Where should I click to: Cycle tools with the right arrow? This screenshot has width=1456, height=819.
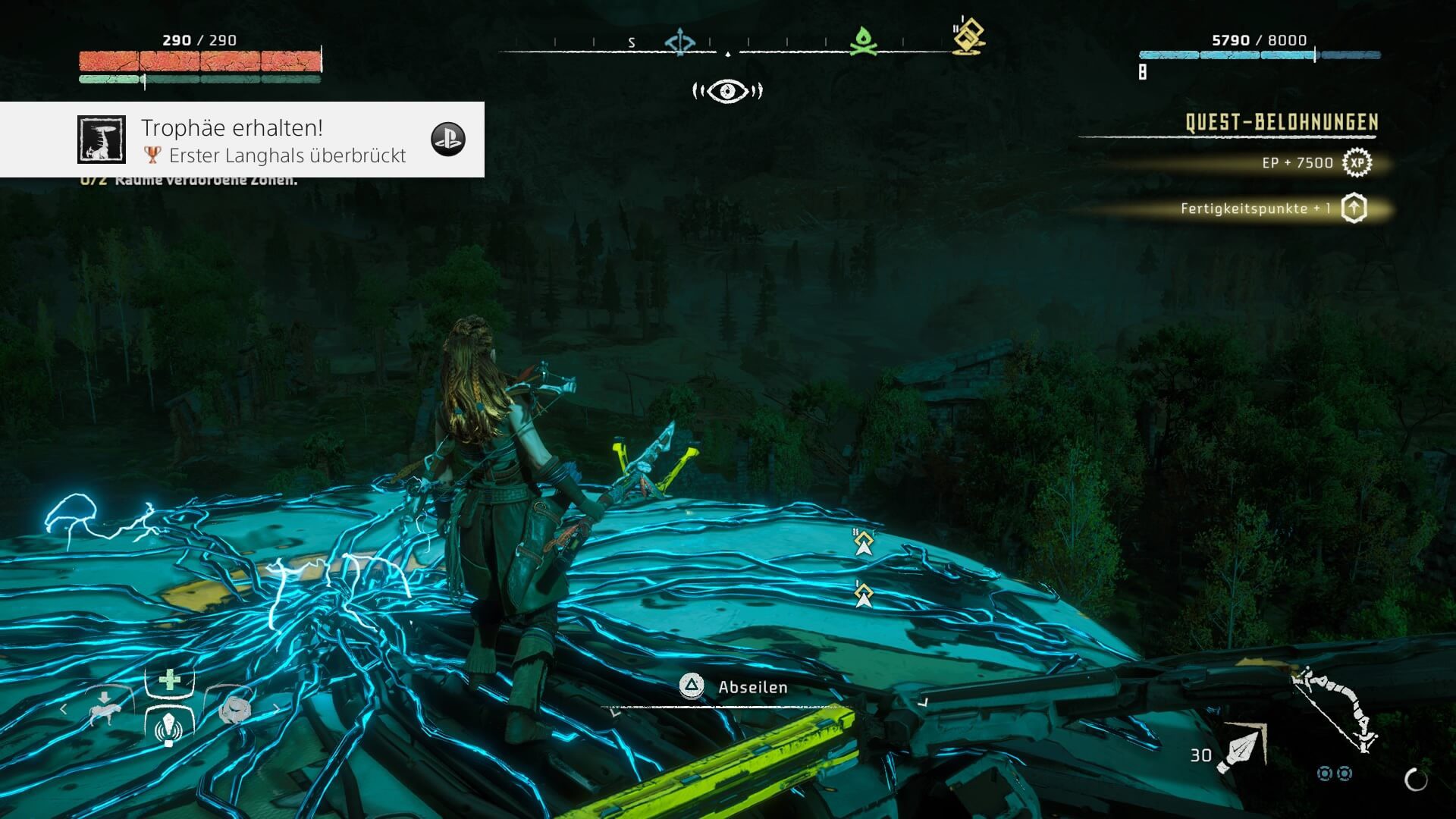pyautogui.click(x=276, y=709)
